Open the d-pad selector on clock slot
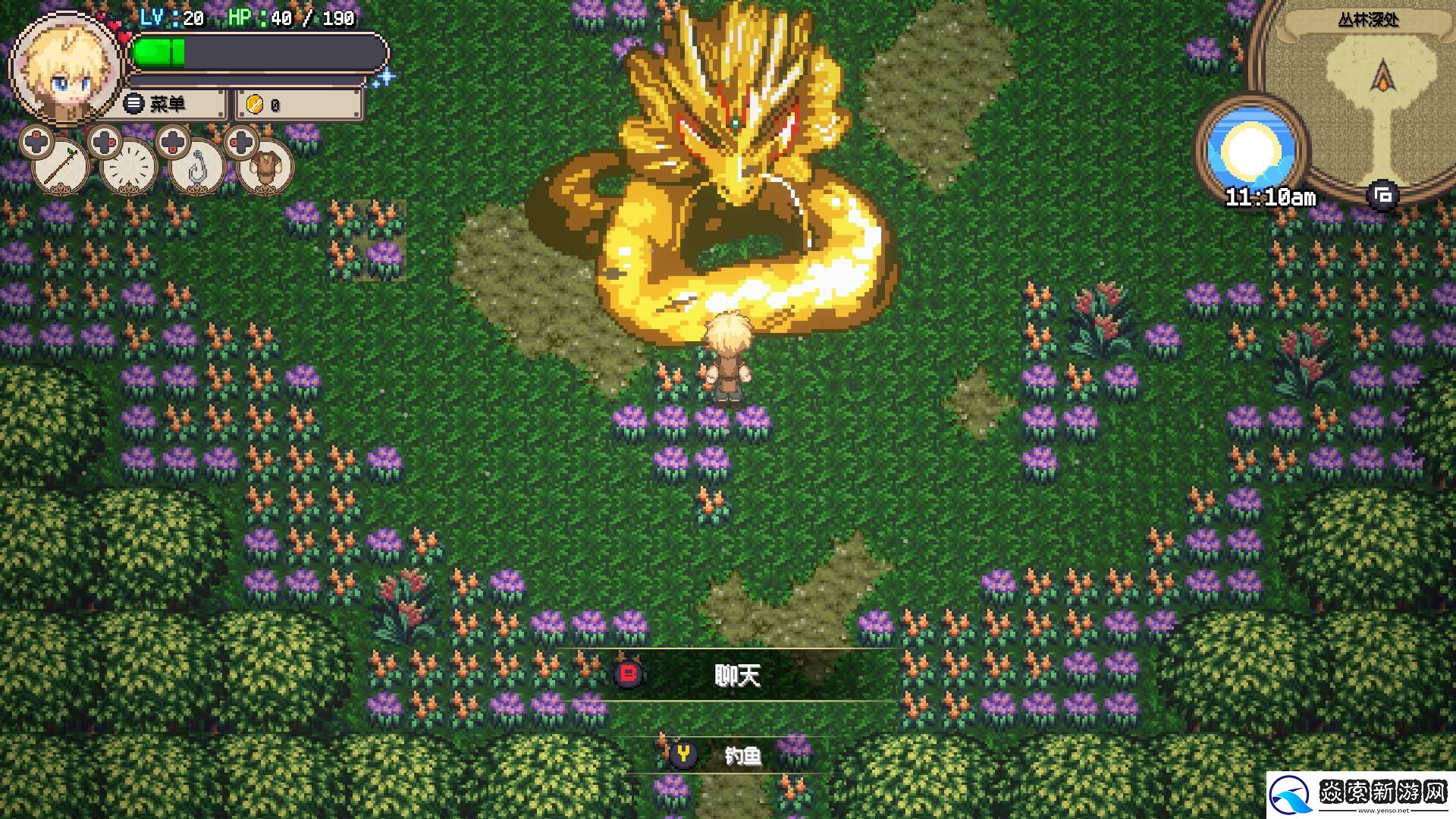Screen dimensions: 1456x819 pos(104,142)
